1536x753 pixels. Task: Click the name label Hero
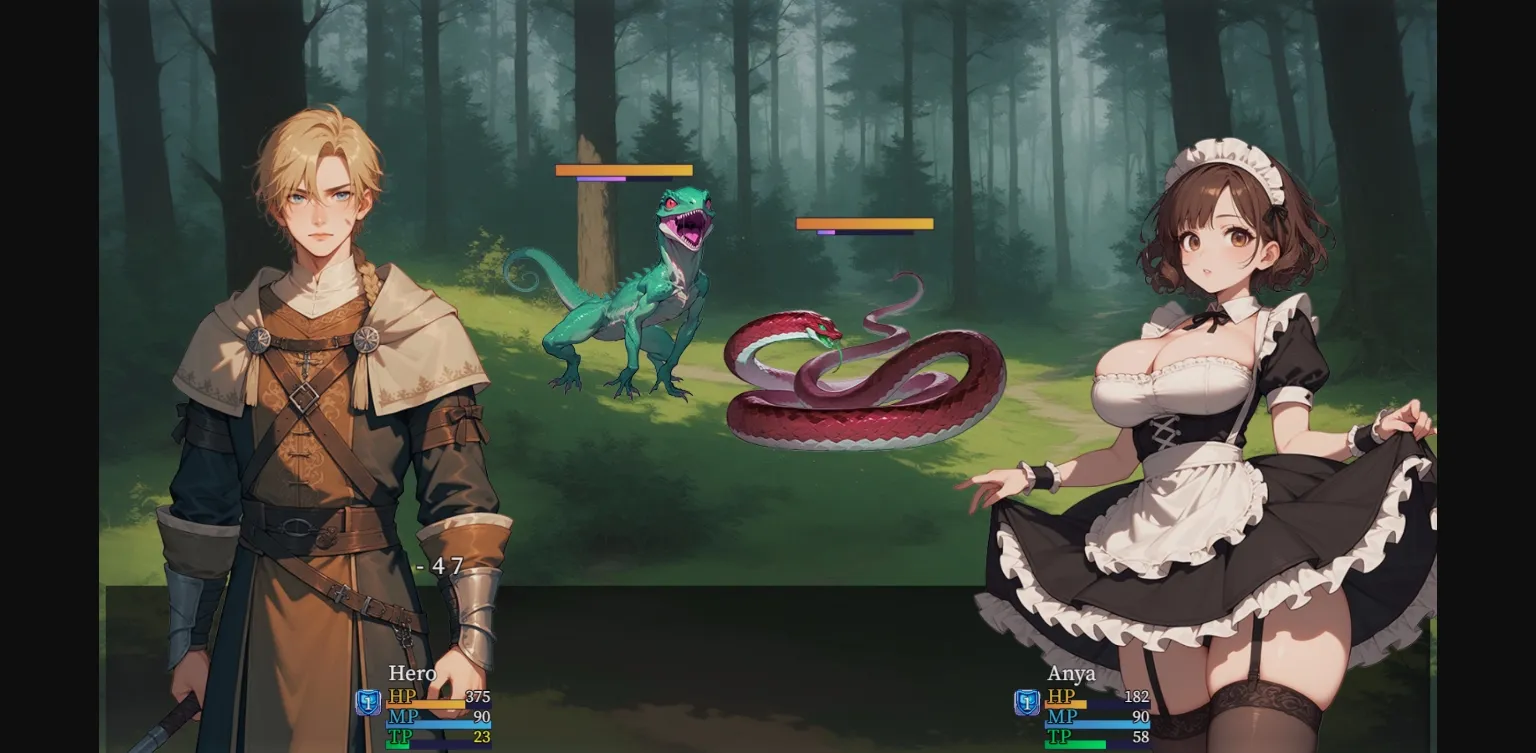click(x=411, y=674)
